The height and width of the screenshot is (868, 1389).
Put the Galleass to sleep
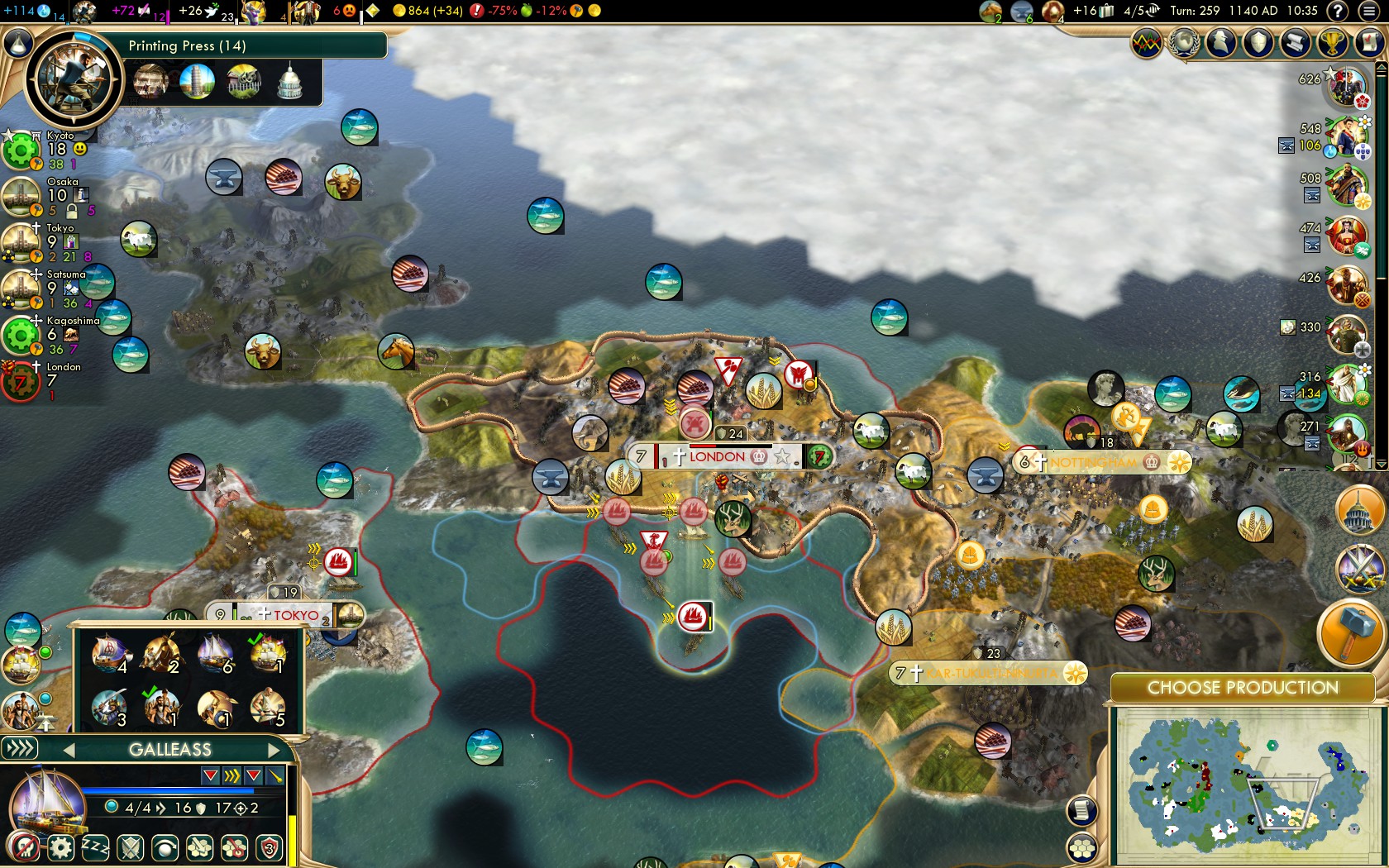click(95, 848)
